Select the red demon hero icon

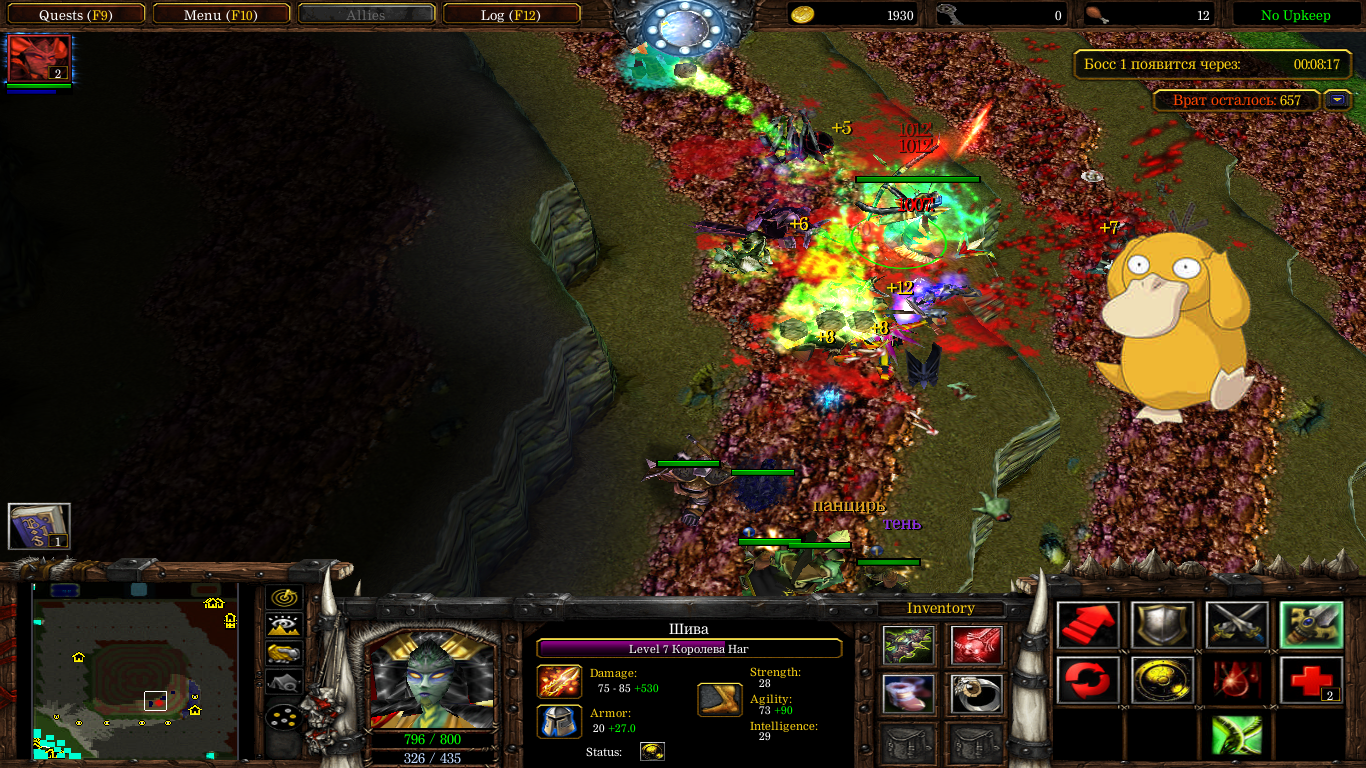(39, 58)
